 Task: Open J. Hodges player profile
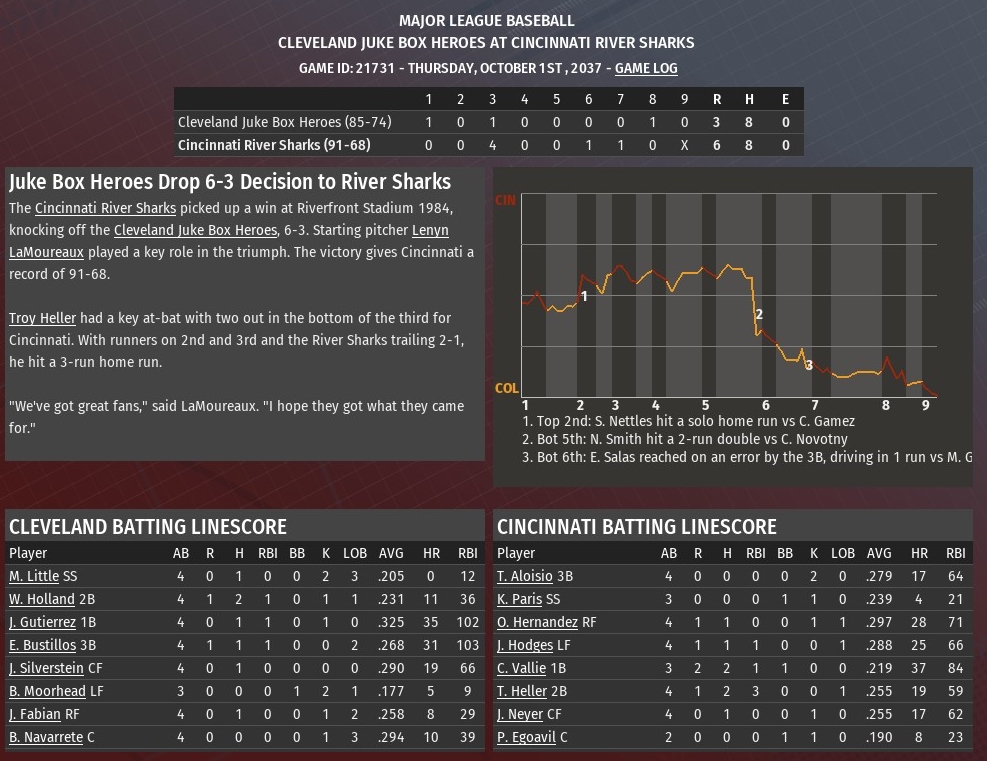525,645
